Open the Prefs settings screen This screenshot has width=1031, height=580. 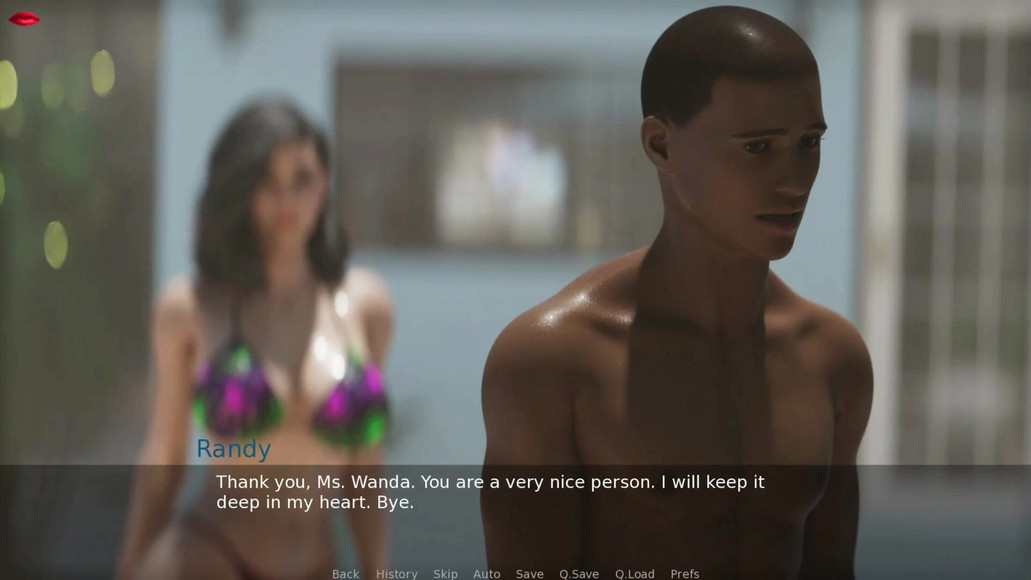684,574
